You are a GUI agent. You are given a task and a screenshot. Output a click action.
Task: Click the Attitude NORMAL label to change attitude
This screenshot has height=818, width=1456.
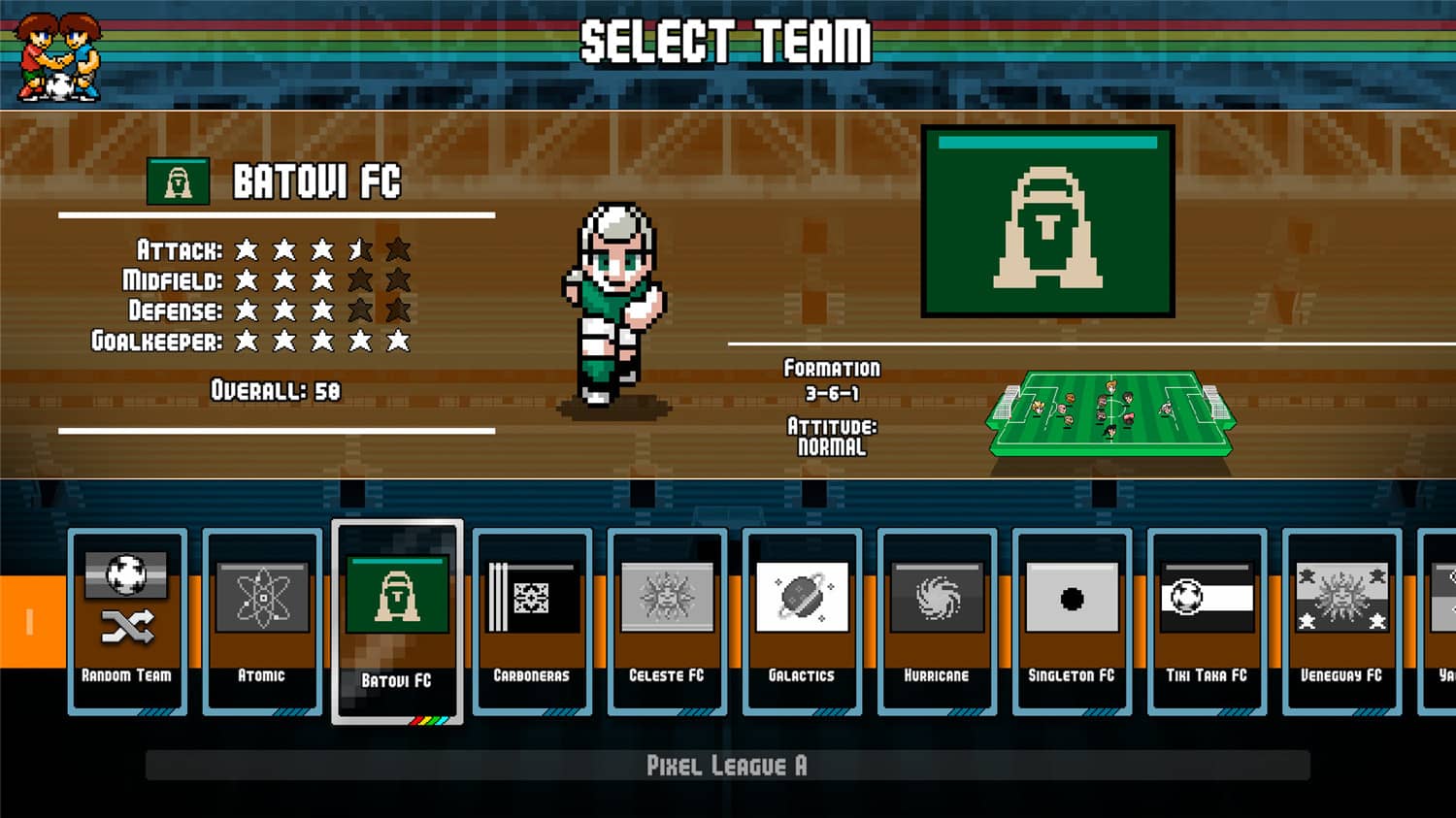pos(832,437)
